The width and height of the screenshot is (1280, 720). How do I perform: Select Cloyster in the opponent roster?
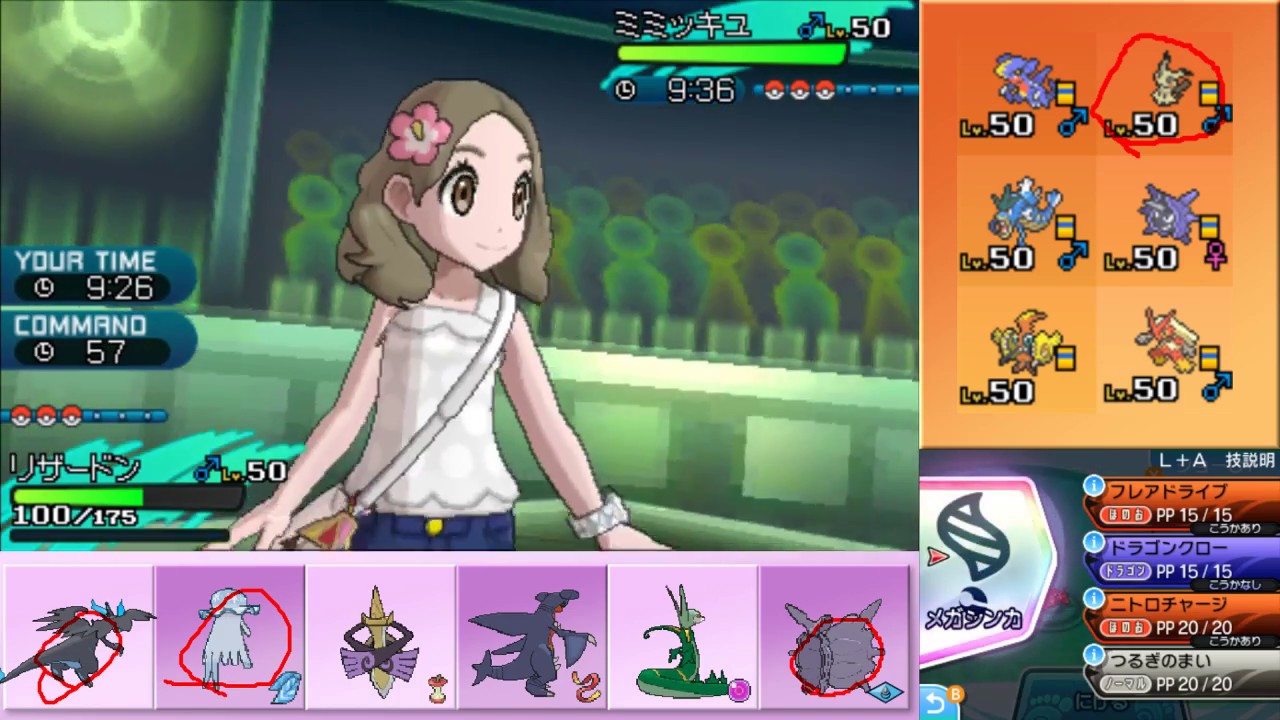tap(1170, 215)
